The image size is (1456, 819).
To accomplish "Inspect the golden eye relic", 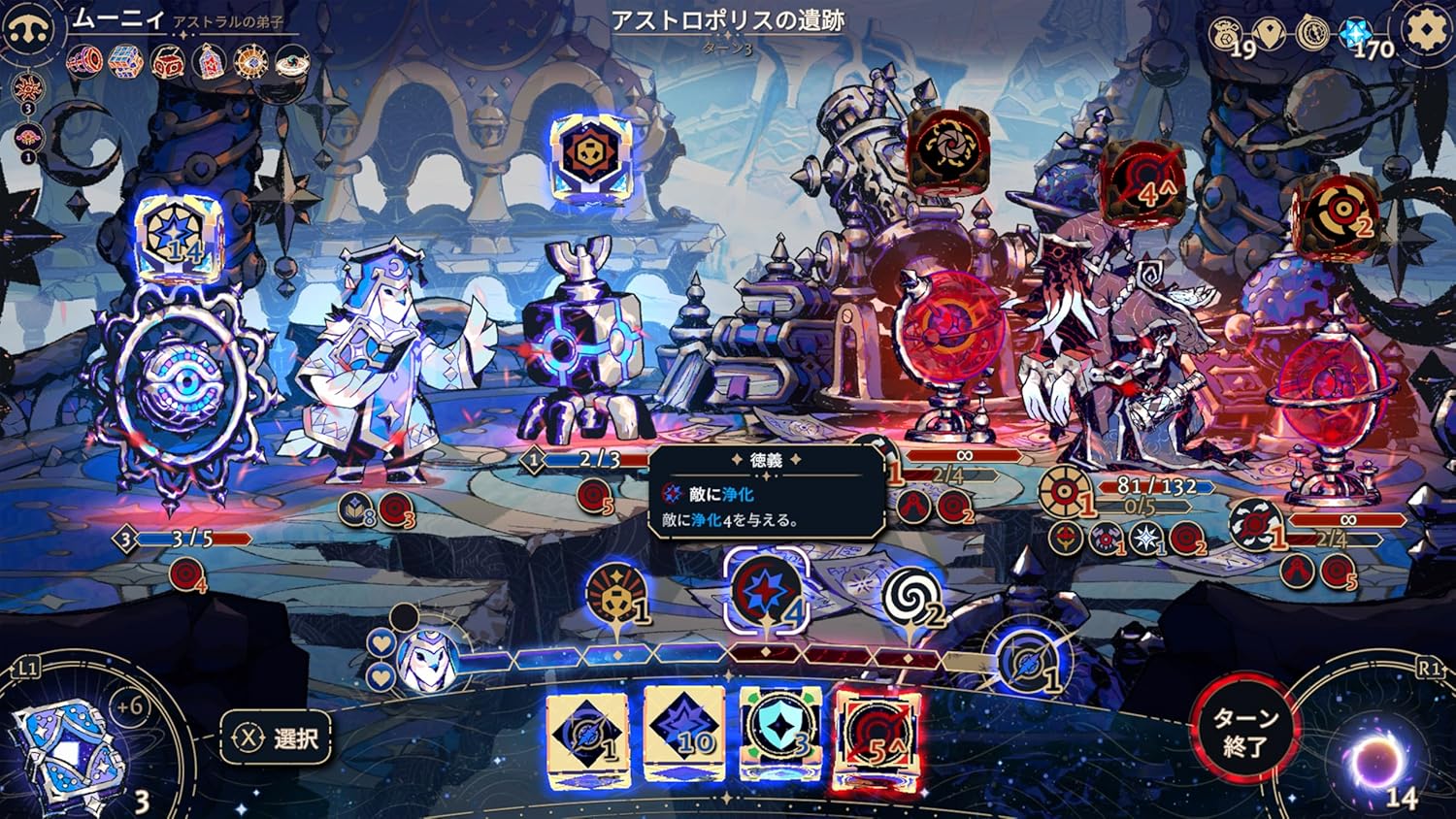I will 253,63.
